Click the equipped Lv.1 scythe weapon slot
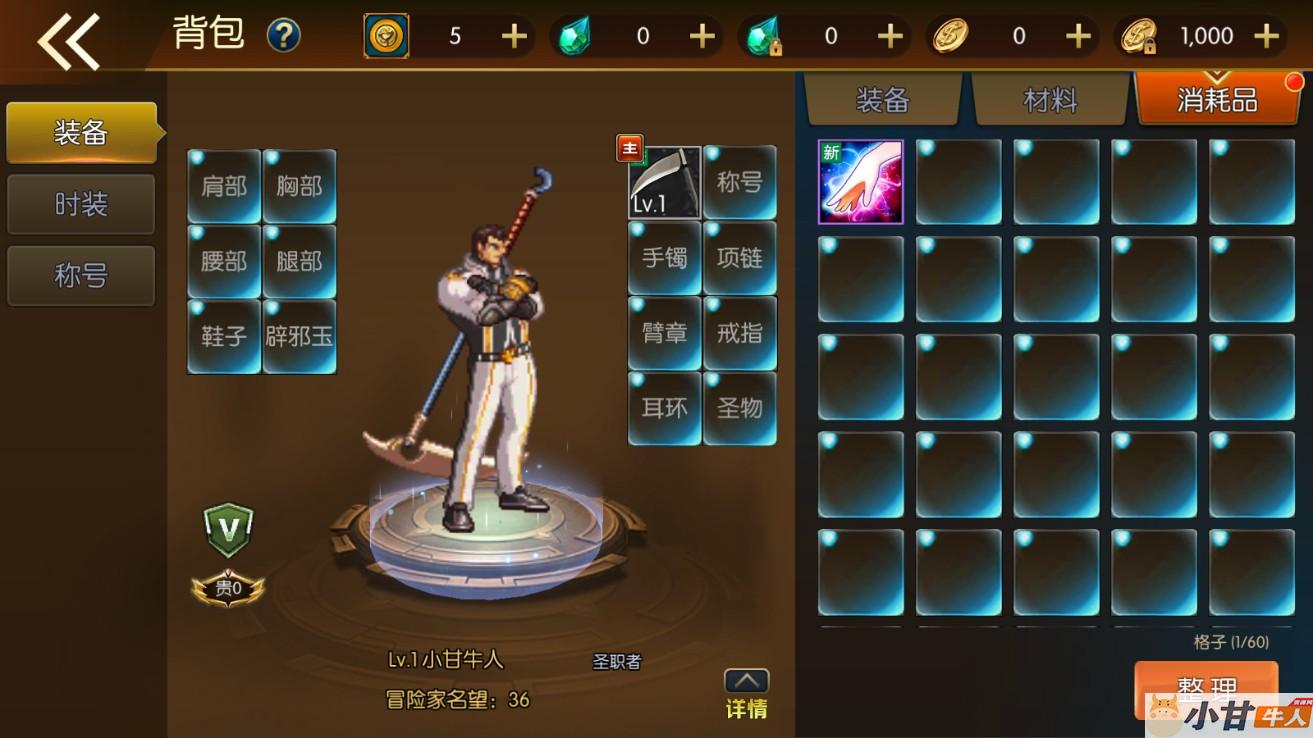 pyautogui.click(x=664, y=182)
